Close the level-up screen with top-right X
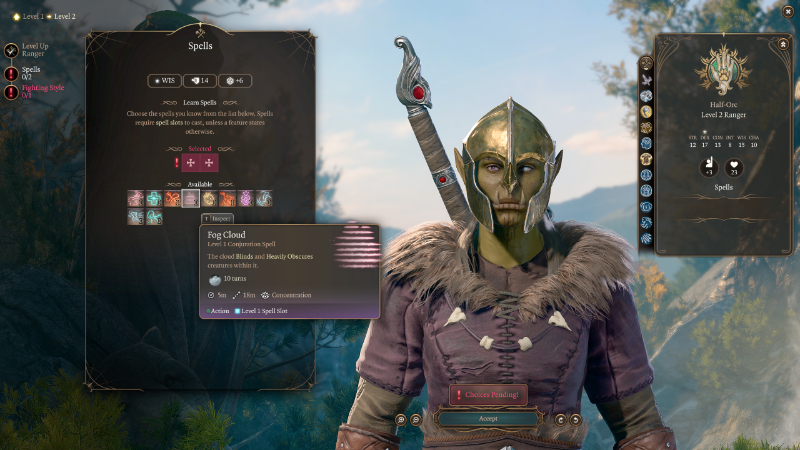The width and height of the screenshot is (800, 450). pos(789,14)
